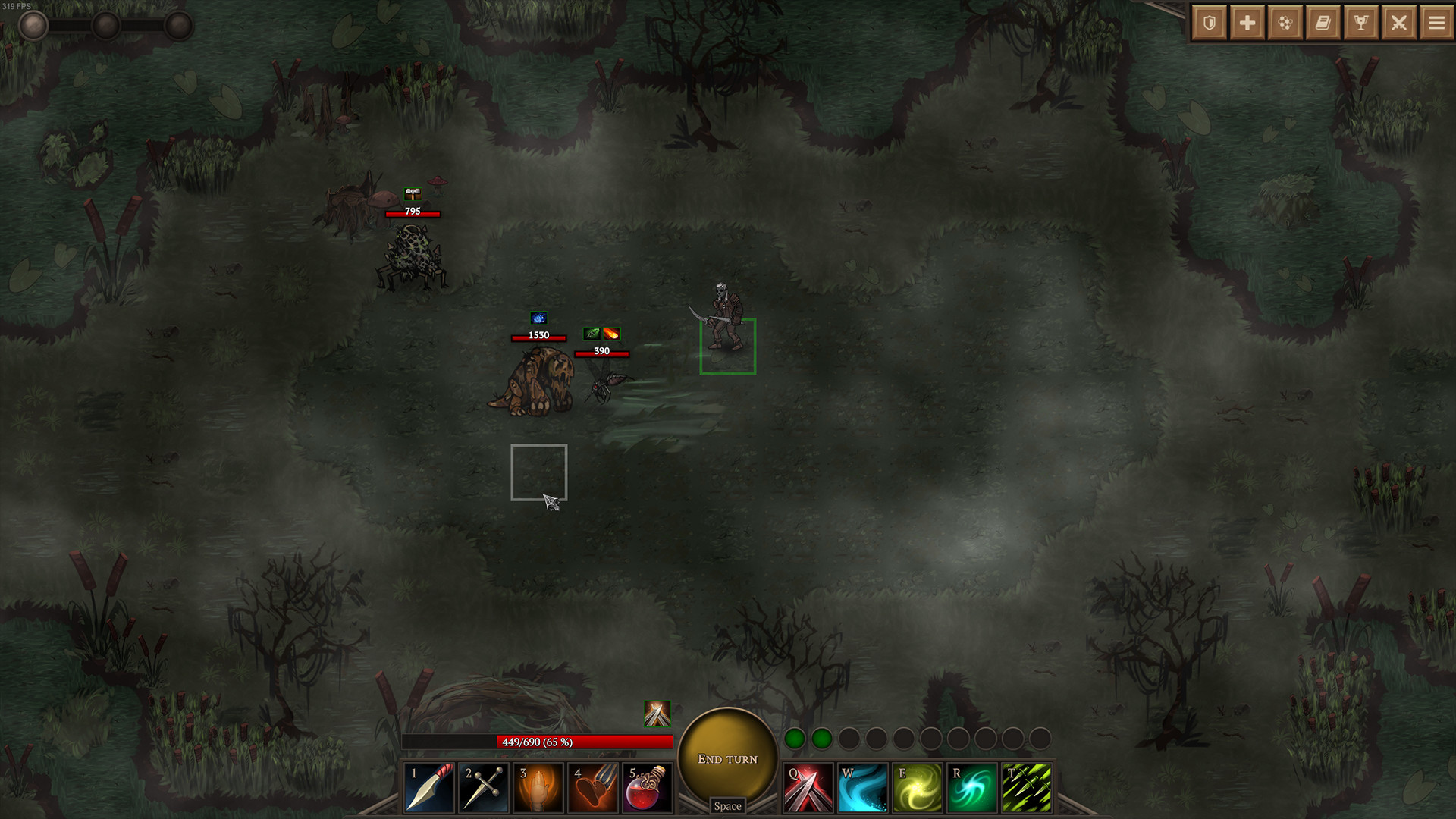
Task: Open the shield equipment panel
Action: pos(1209,22)
